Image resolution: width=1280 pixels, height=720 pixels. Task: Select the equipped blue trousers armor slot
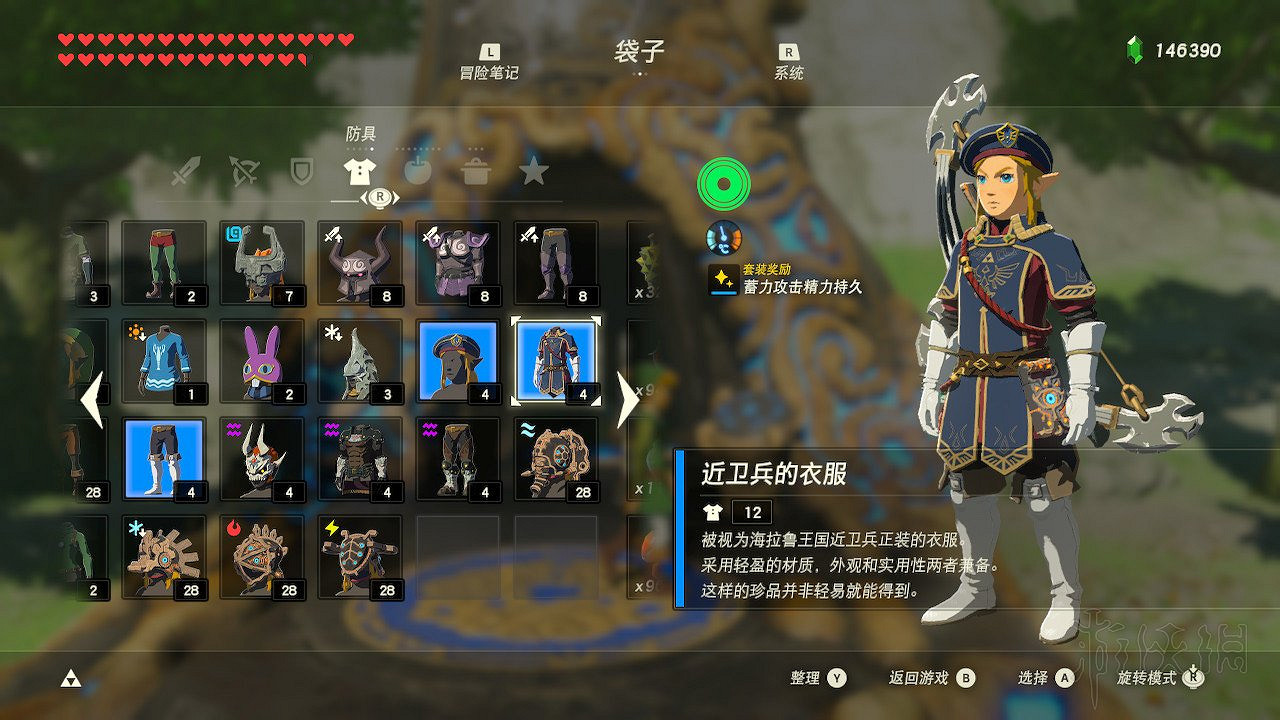(163, 458)
